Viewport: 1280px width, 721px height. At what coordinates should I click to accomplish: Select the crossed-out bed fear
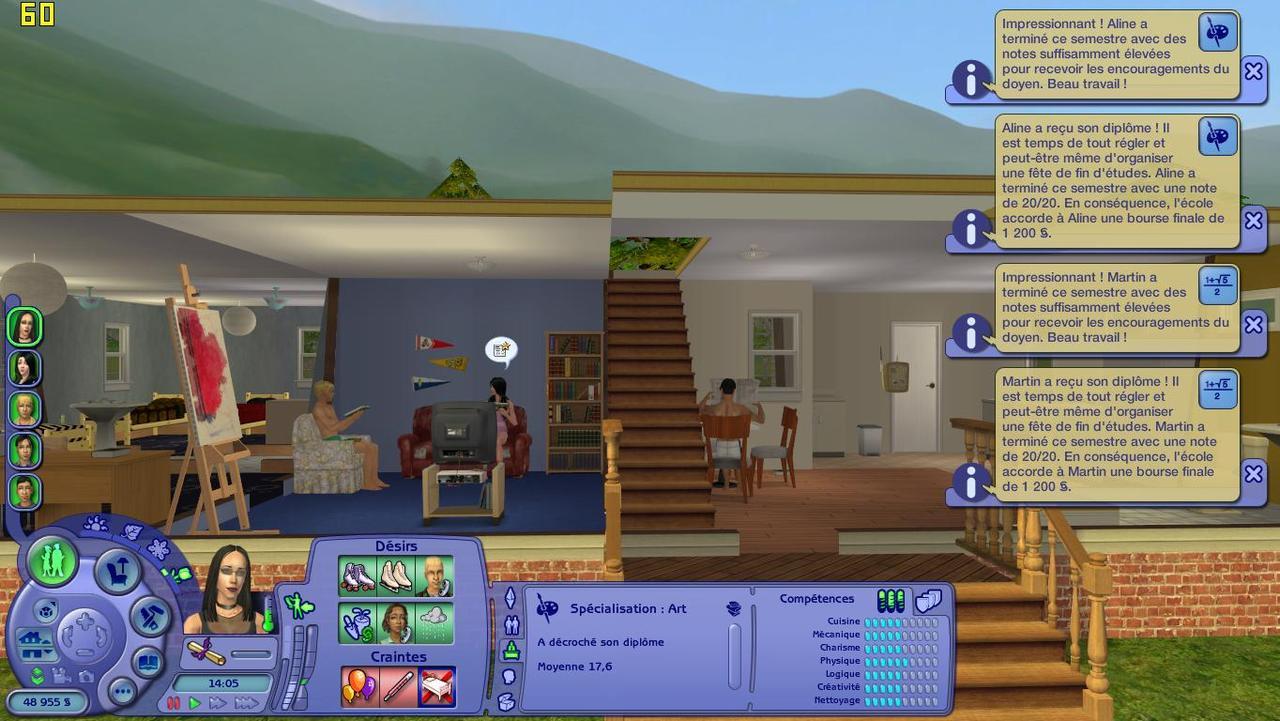(x=436, y=686)
